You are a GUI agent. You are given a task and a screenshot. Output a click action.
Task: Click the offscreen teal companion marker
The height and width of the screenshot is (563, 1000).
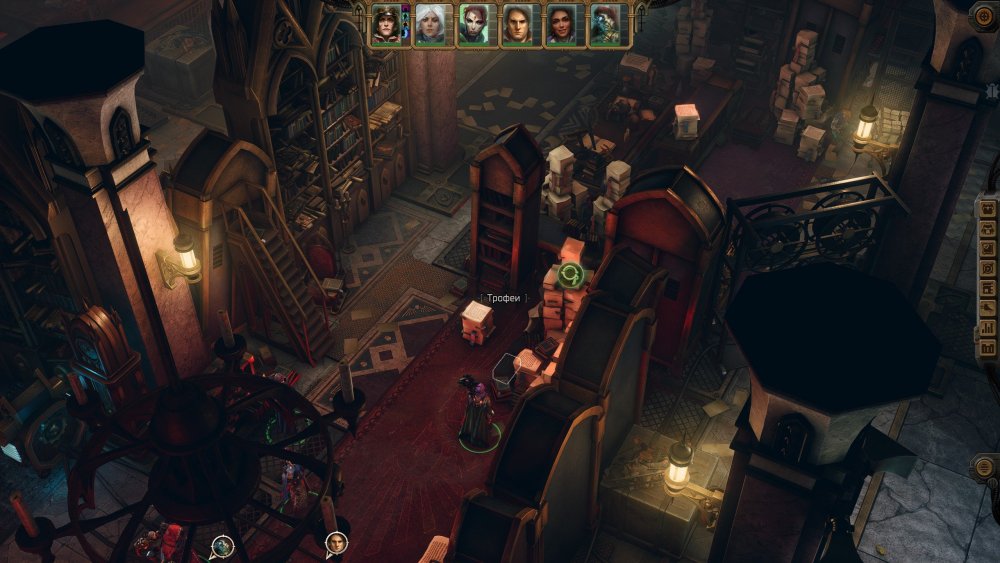(x=222, y=546)
